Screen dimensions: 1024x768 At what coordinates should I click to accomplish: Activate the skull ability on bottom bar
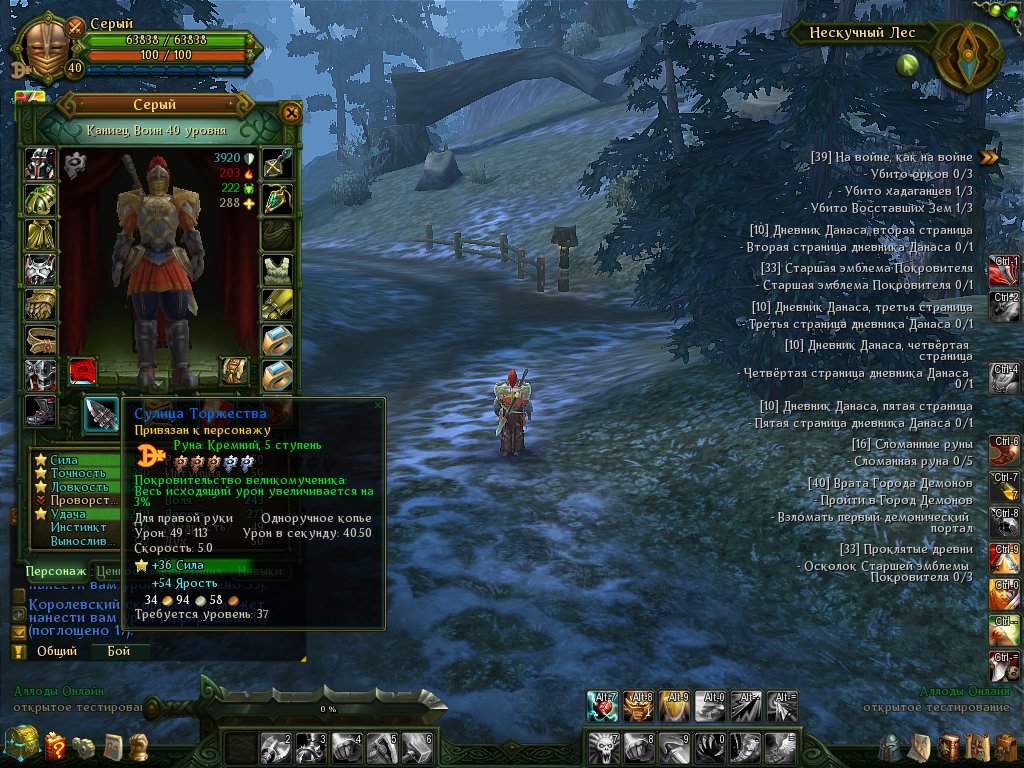(x=601, y=747)
